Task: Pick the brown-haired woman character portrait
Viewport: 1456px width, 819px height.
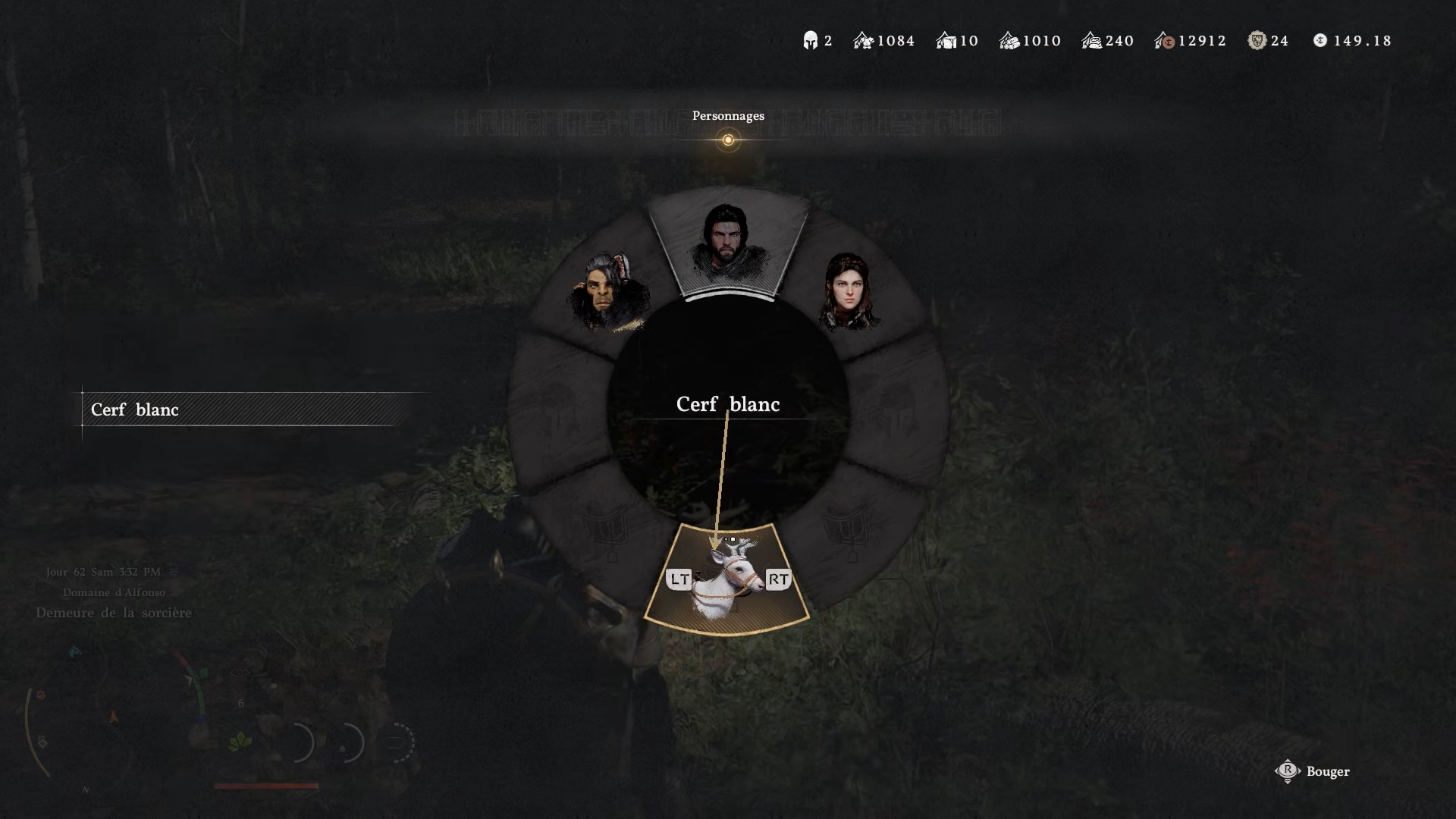Action: 849,293
